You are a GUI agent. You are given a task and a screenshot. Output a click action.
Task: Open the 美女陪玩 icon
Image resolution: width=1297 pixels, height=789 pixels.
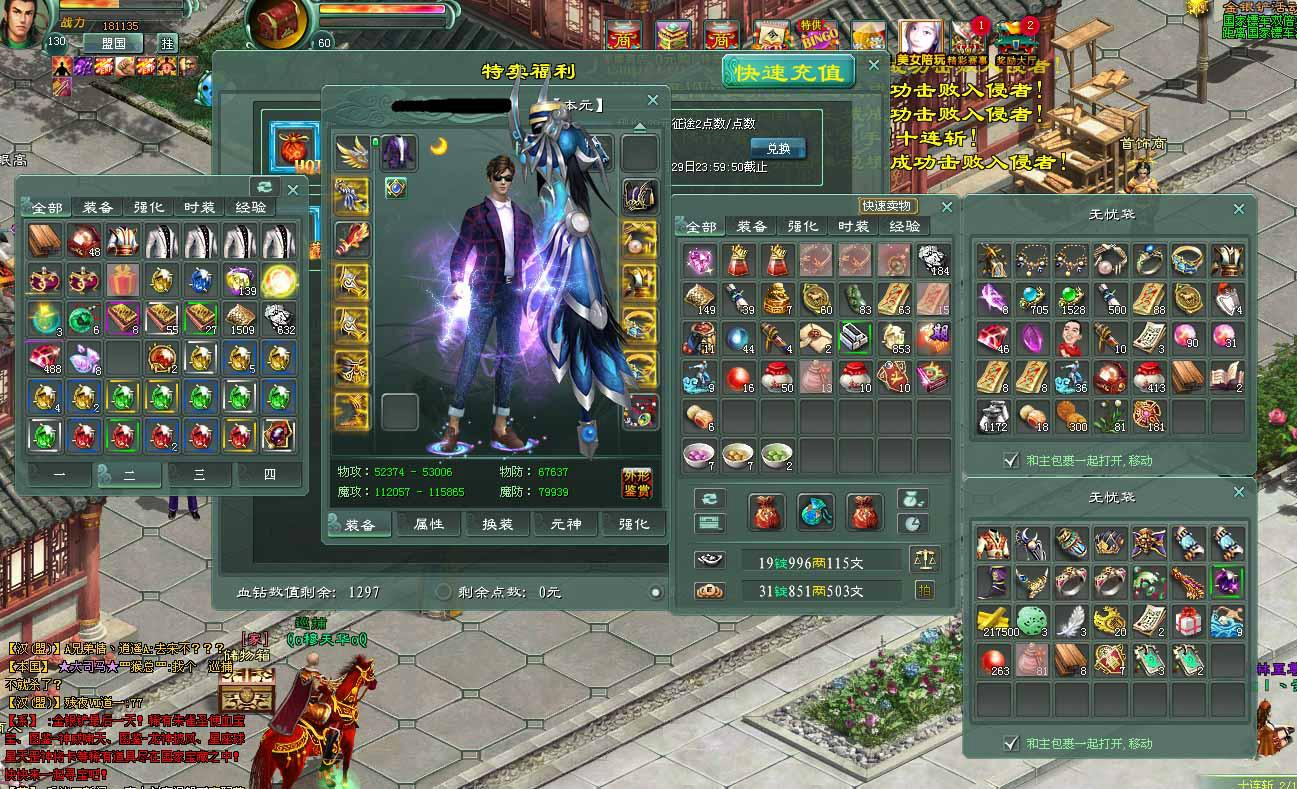[920, 40]
